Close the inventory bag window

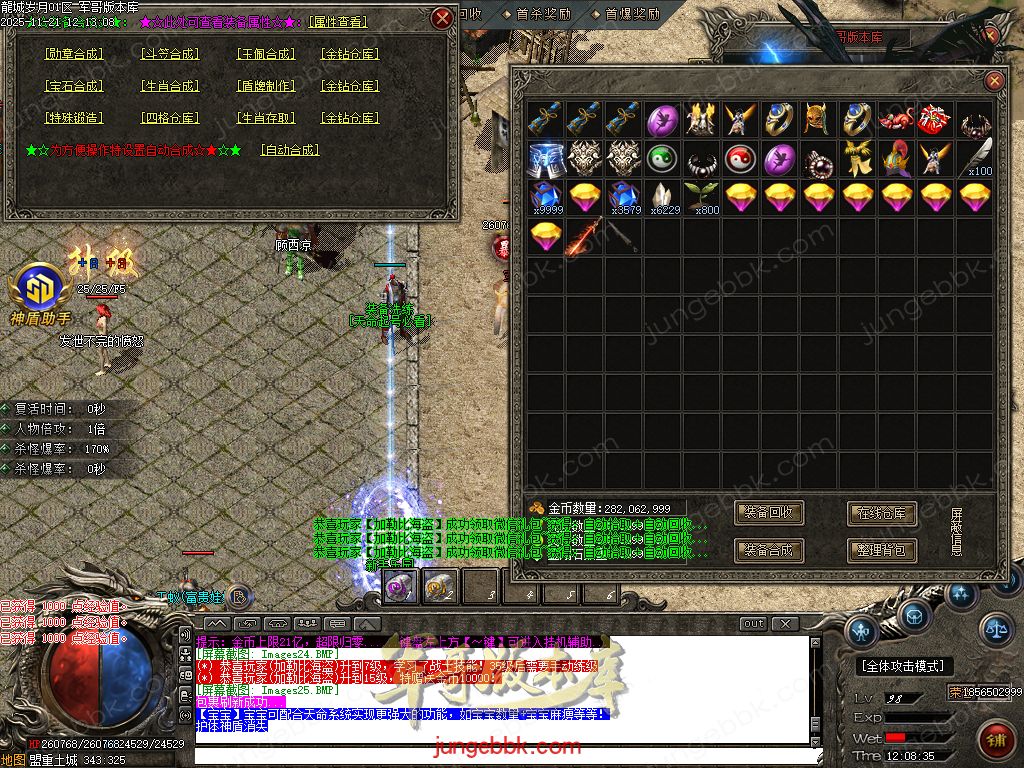994,81
